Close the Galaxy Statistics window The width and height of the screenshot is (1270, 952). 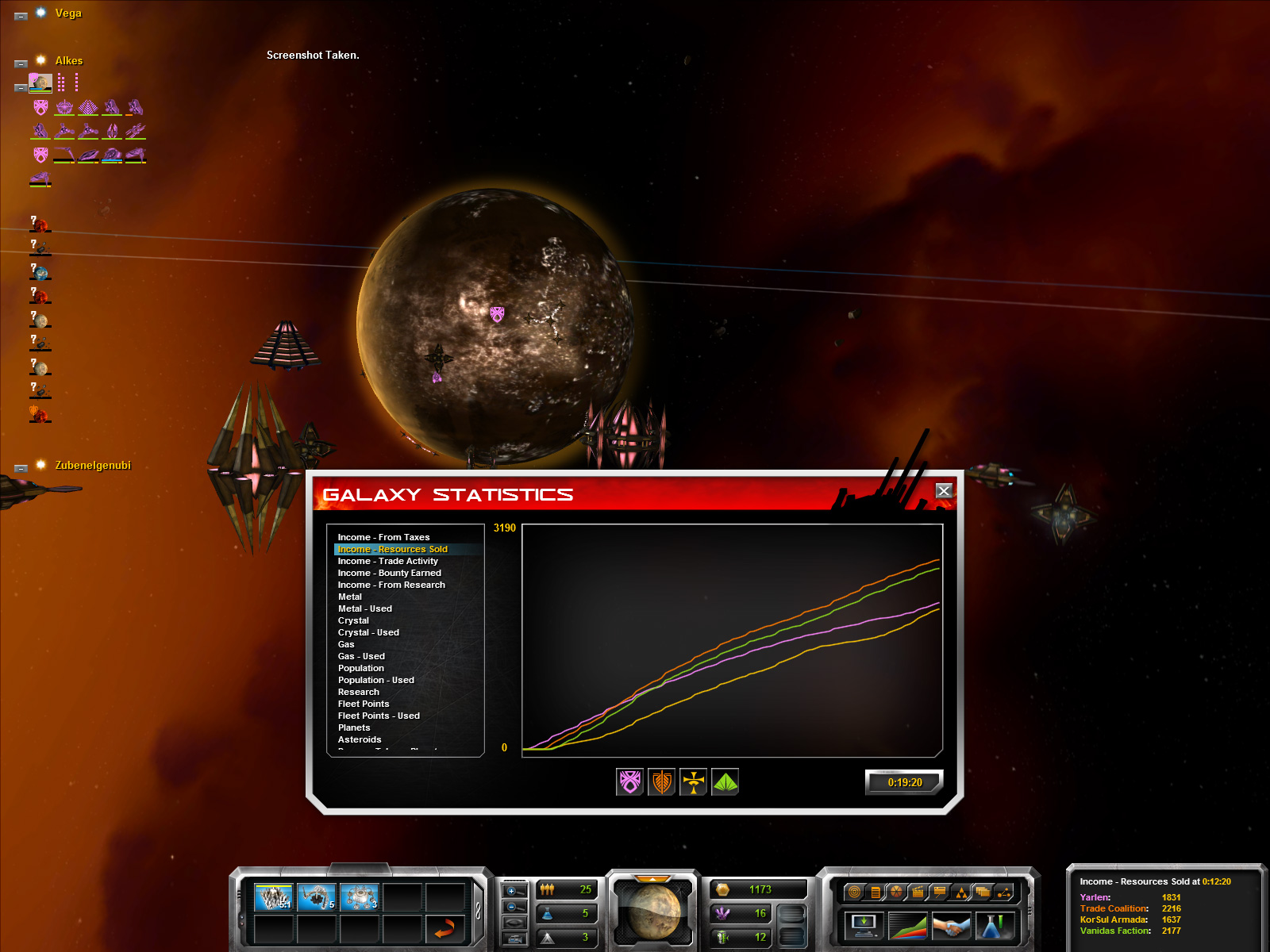tap(944, 491)
